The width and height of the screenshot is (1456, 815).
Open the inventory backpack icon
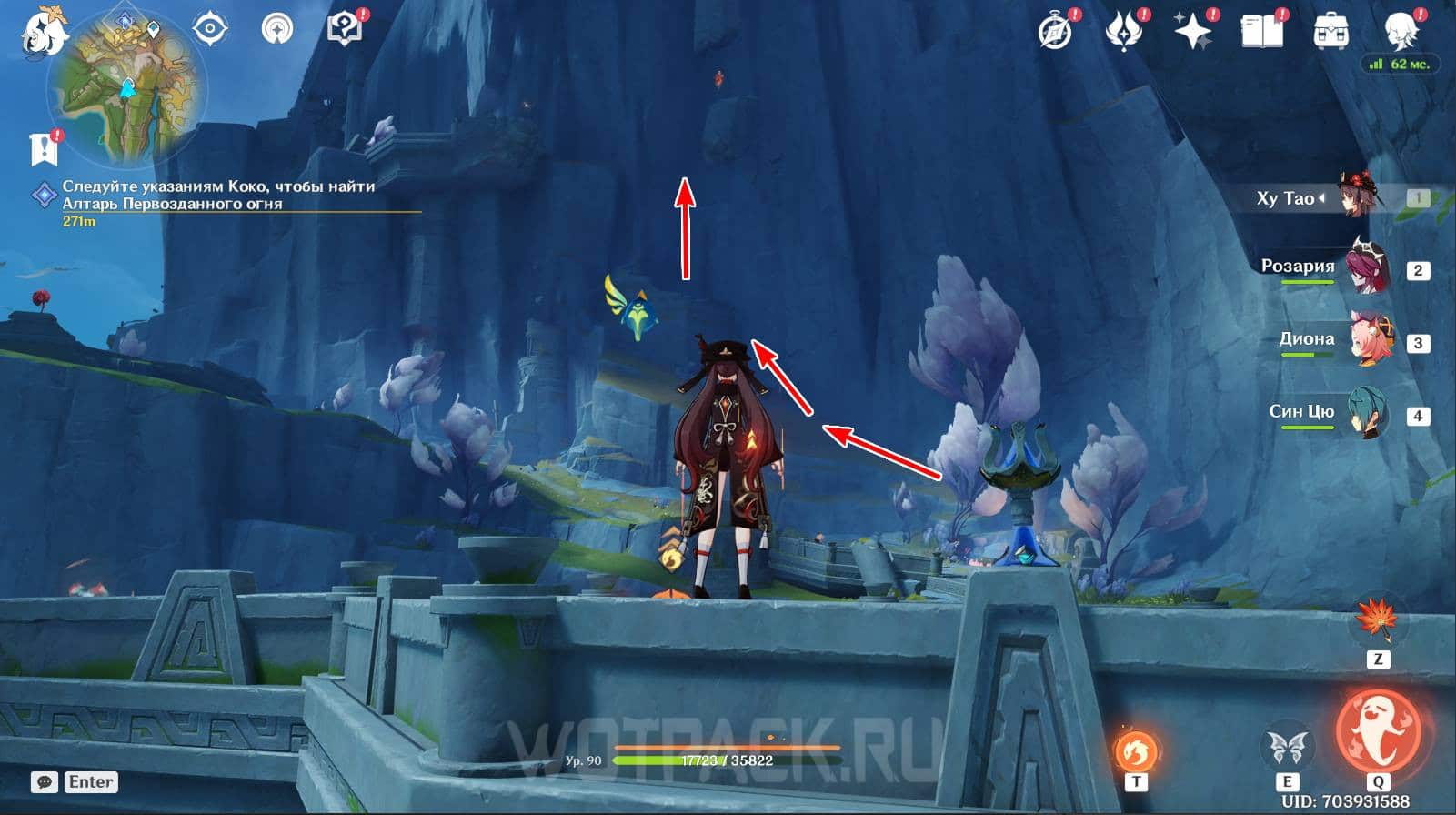click(x=1331, y=33)
